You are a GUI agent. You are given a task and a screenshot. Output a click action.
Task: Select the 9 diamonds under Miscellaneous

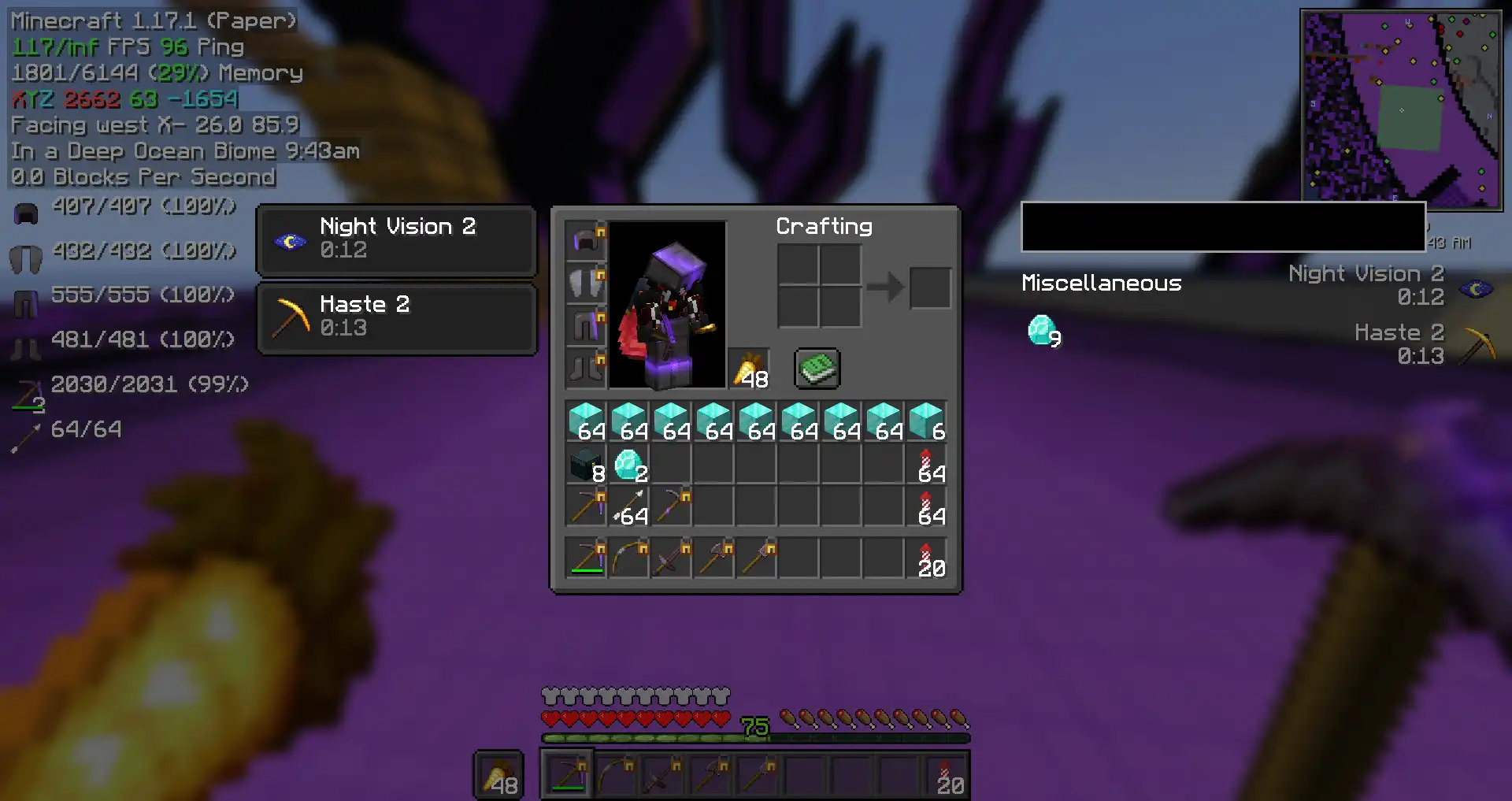1043,331
